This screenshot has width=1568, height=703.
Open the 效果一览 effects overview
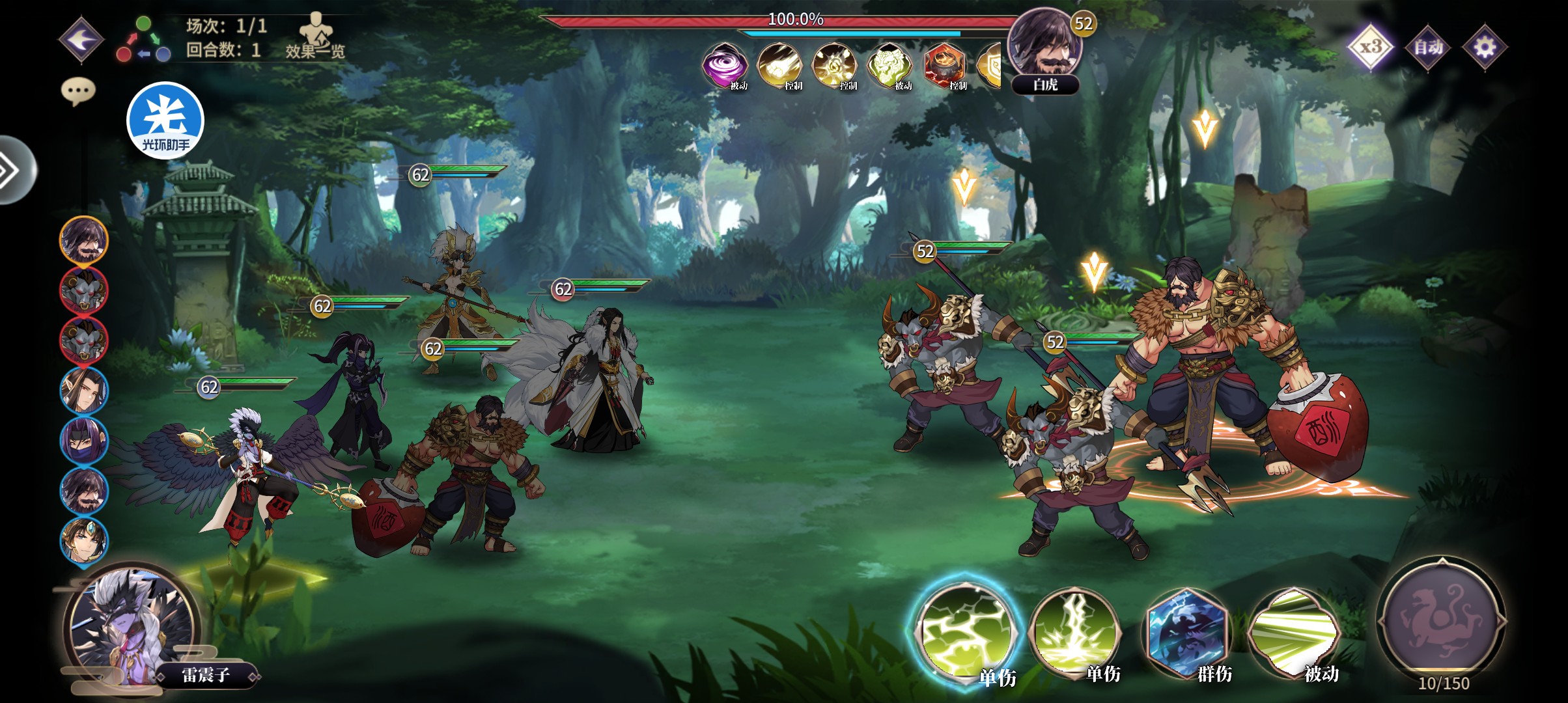coord(315,36)
